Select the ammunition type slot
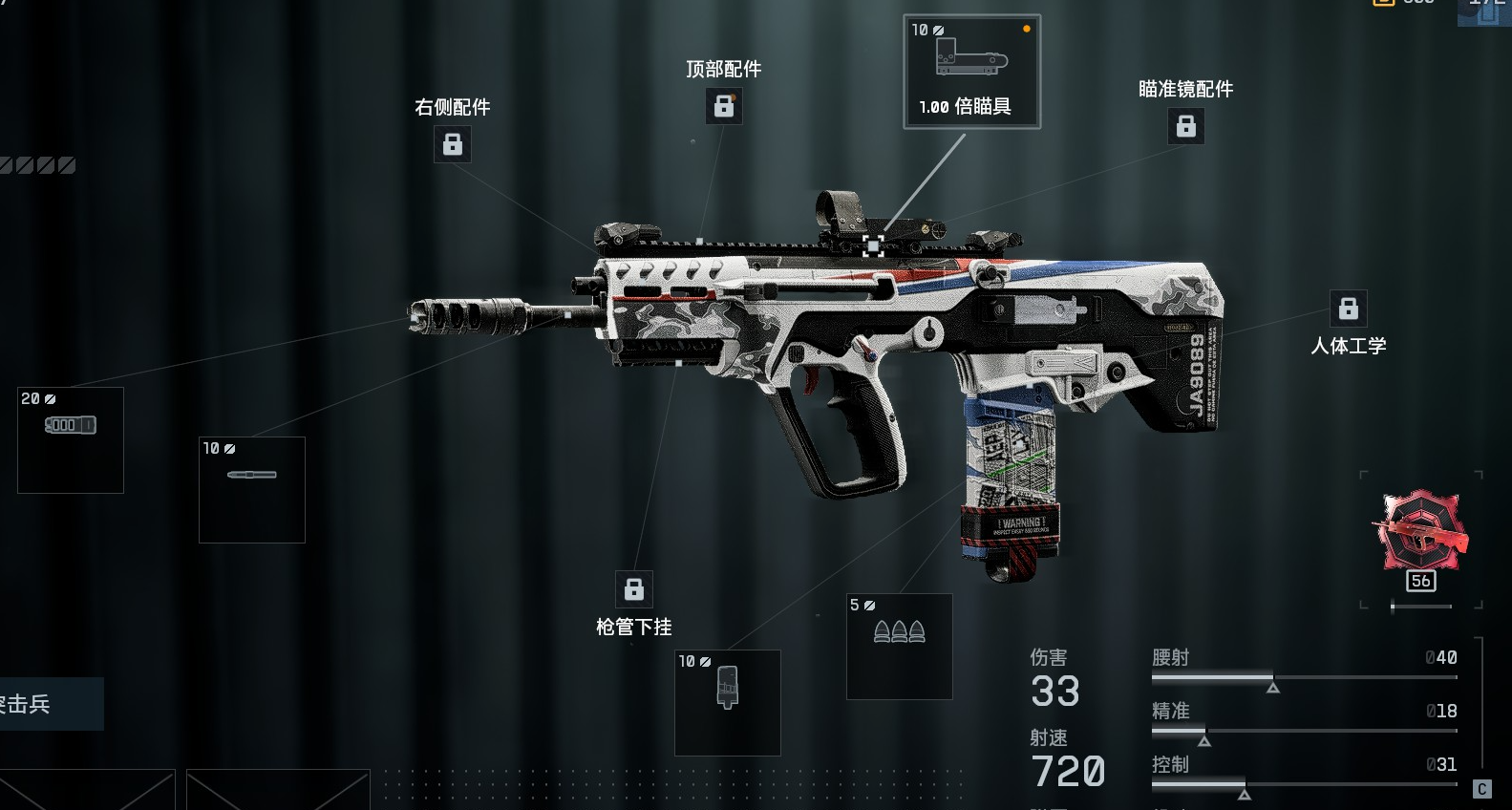 click(x=900, y=647)
